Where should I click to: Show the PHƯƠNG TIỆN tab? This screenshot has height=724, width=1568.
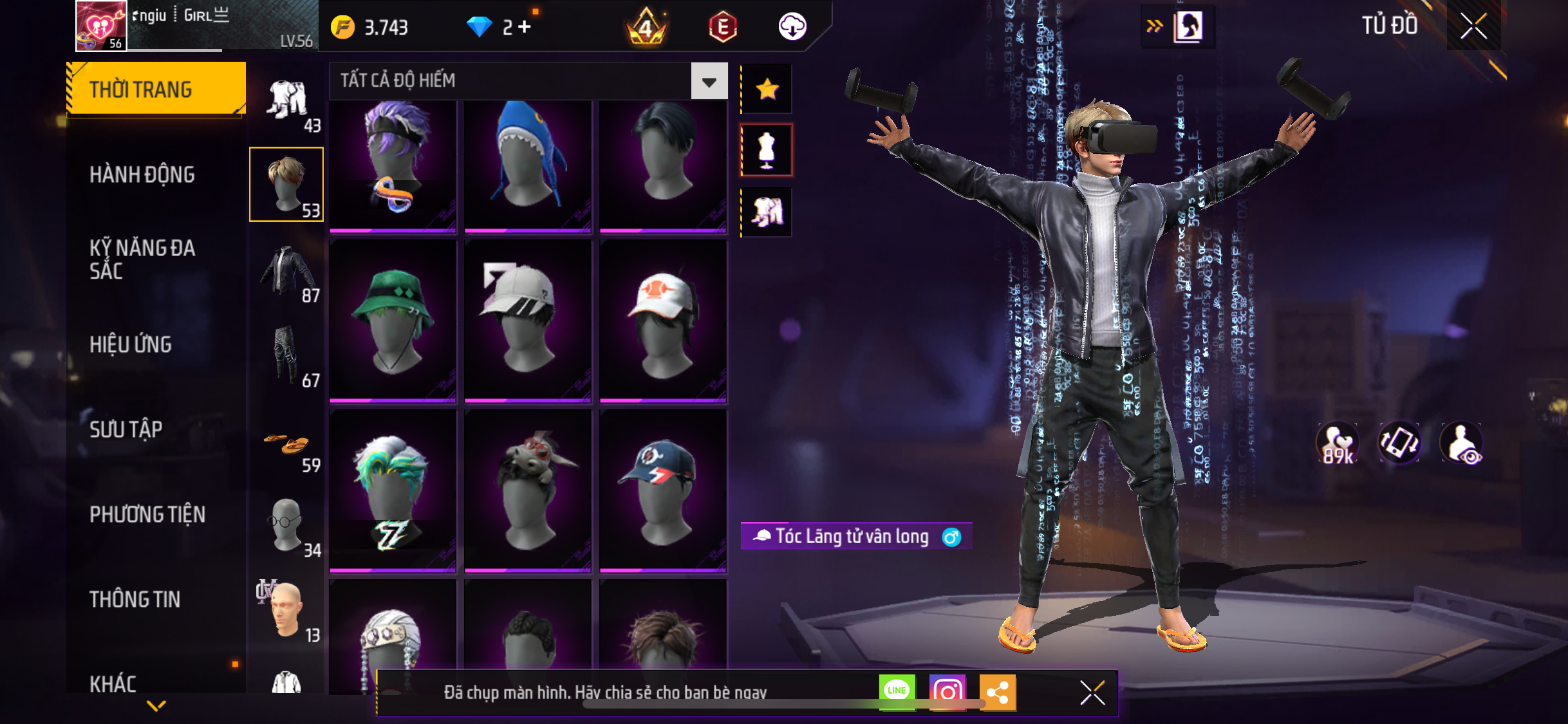pyautogui.click(x=147, y=514)
